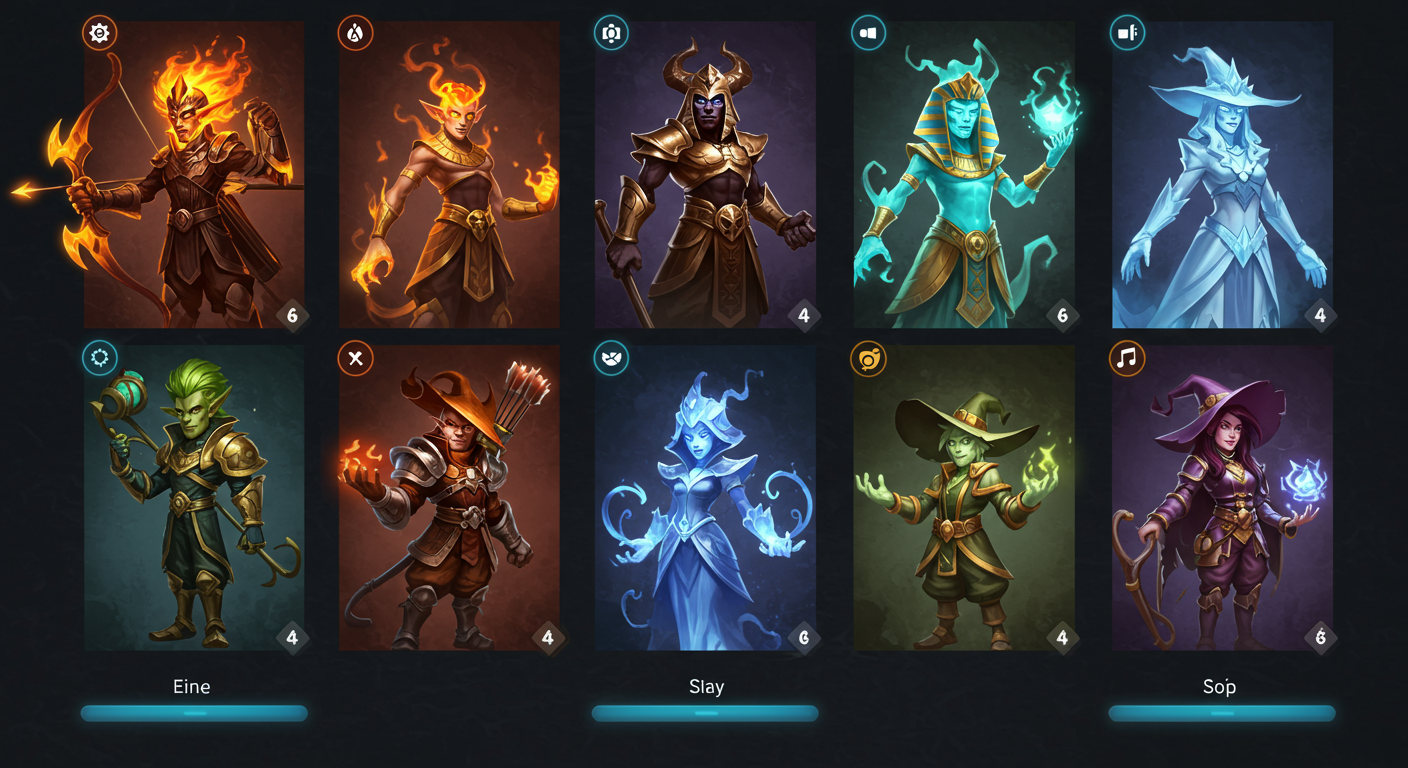Choose the pale ice witch card
This screenshot has height=768, width=1408.
point(1222,175)
